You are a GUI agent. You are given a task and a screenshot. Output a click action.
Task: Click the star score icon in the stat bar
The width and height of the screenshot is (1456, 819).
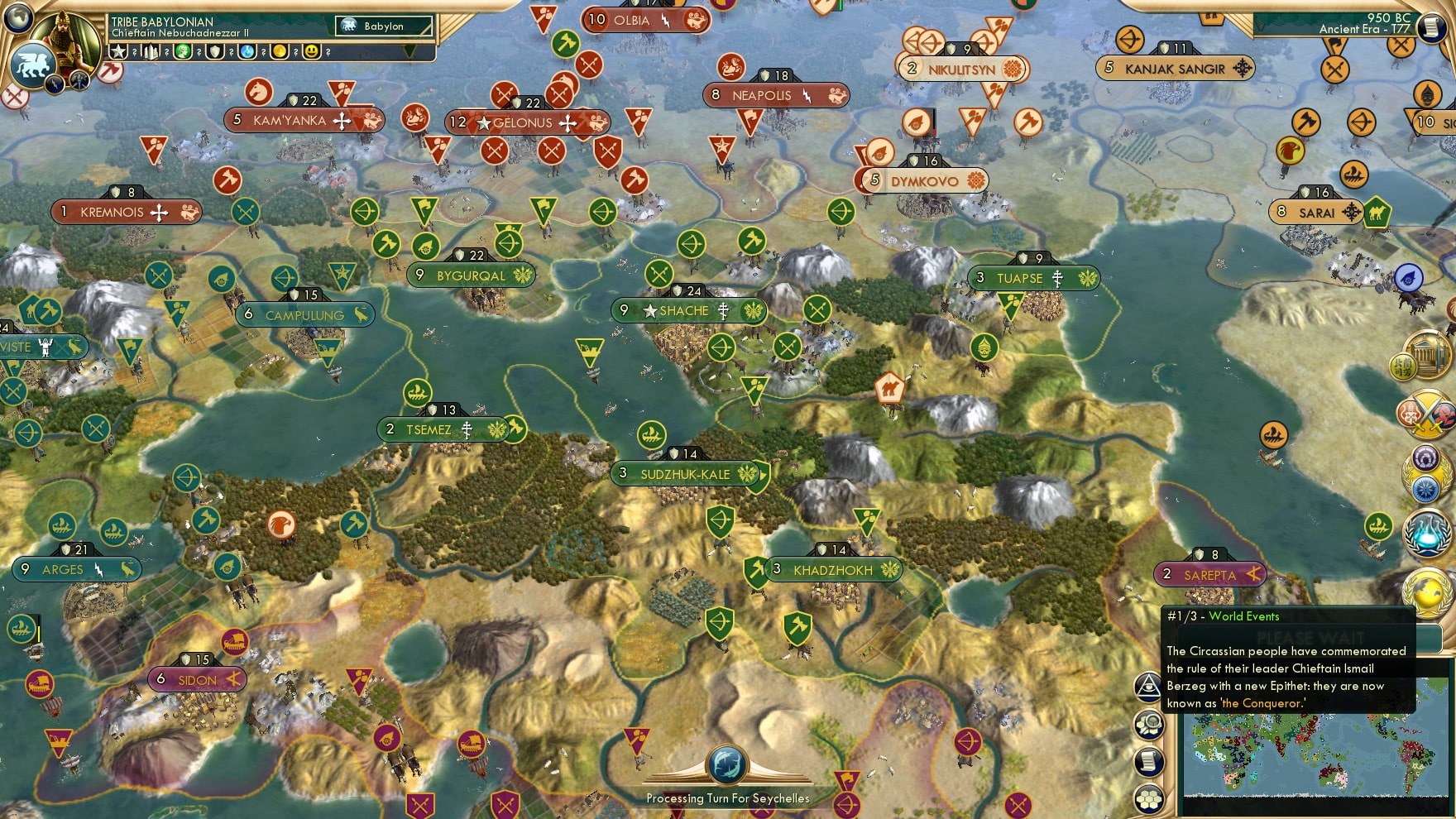pyautogui.click(x=118, y=52)
